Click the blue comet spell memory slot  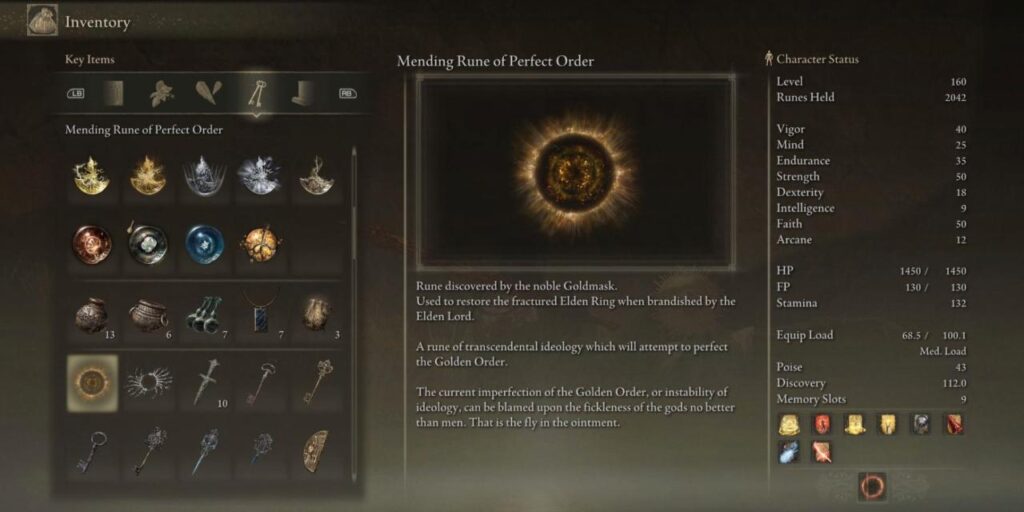[x=788, y=452]
